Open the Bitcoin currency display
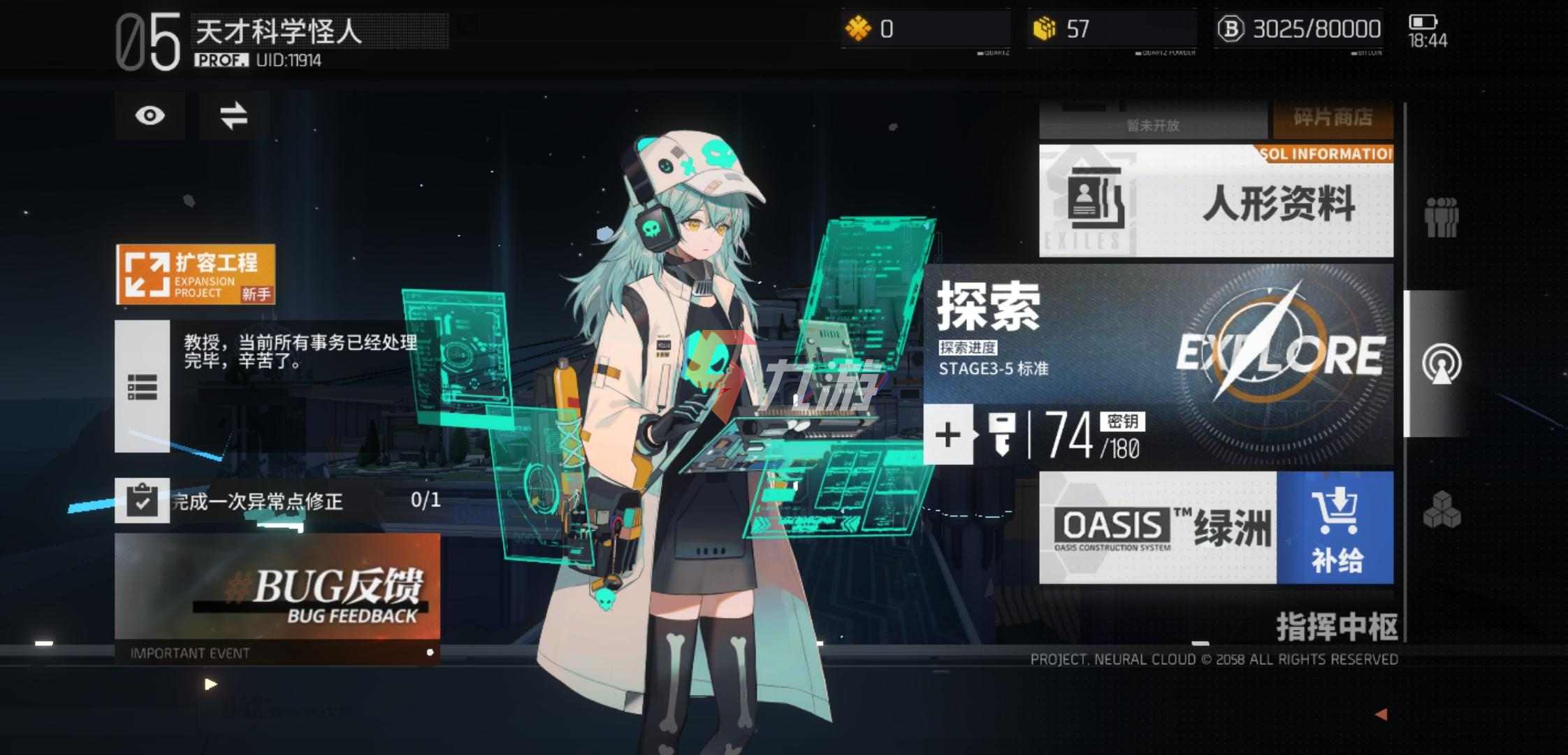The image size is (1568, 755). pos(1298,29)
